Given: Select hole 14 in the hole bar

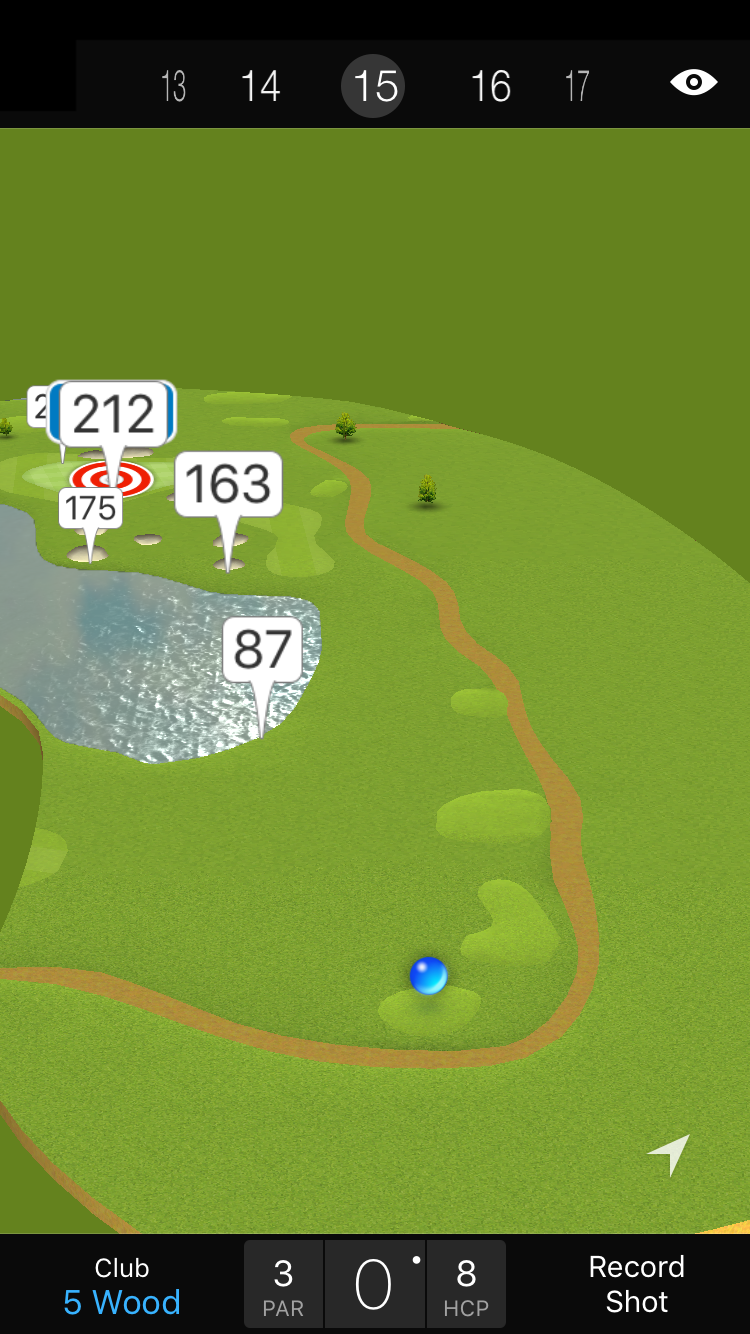Looking at the screenshot, I should pos(260,86).
